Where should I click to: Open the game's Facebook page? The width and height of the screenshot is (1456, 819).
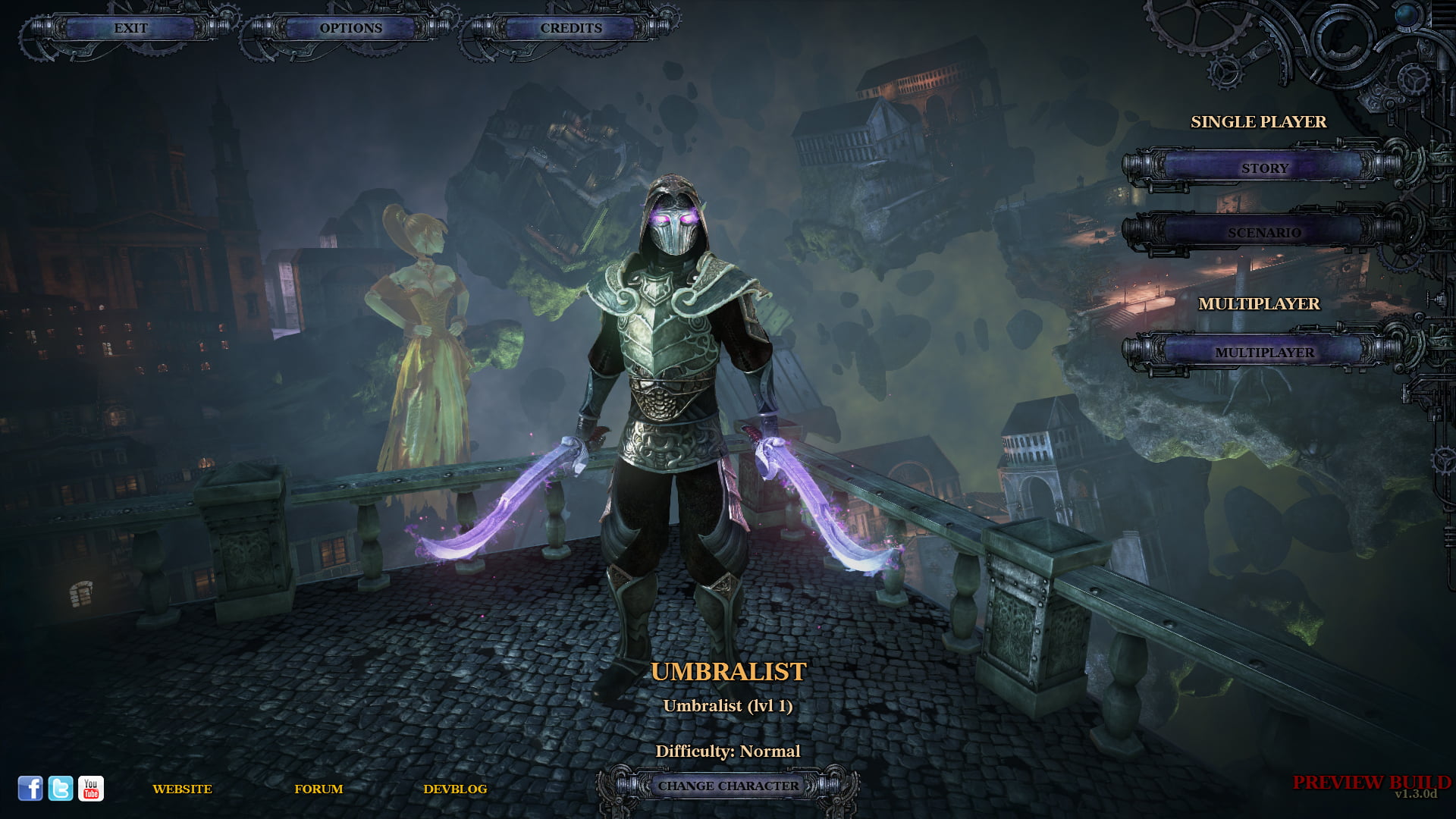[31, 789]
